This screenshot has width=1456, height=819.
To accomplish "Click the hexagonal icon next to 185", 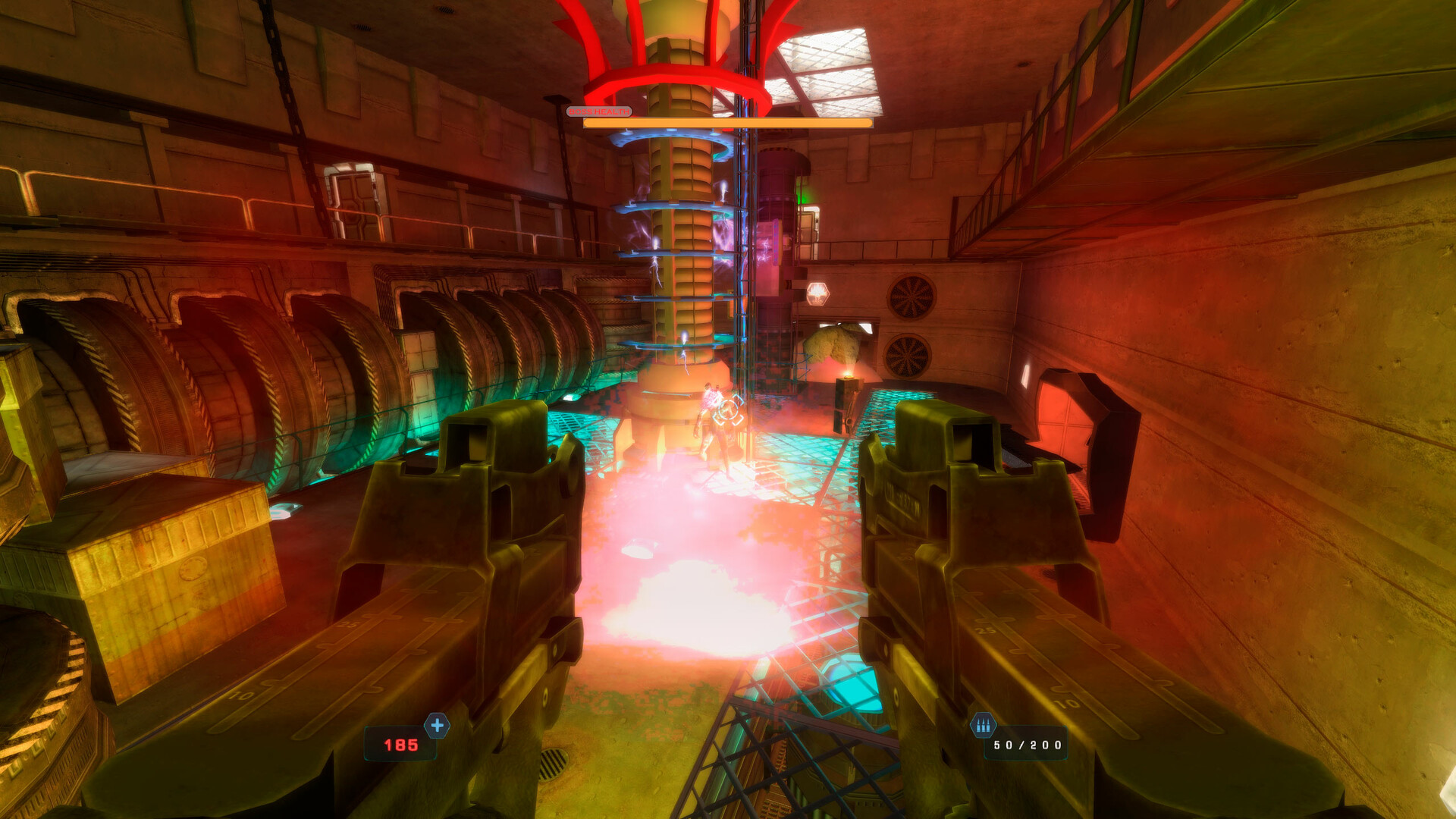I will point(436,726).
